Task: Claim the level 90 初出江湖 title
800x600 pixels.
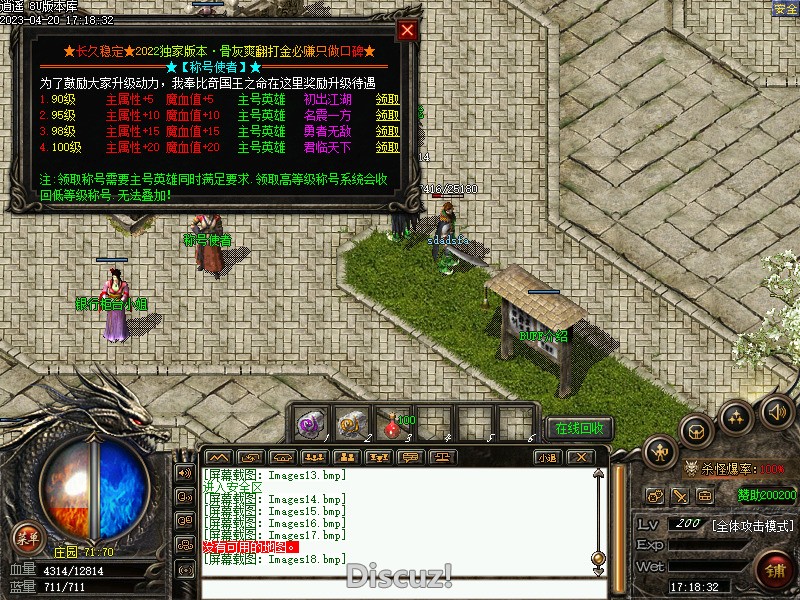Action: (x=387, y=100)
